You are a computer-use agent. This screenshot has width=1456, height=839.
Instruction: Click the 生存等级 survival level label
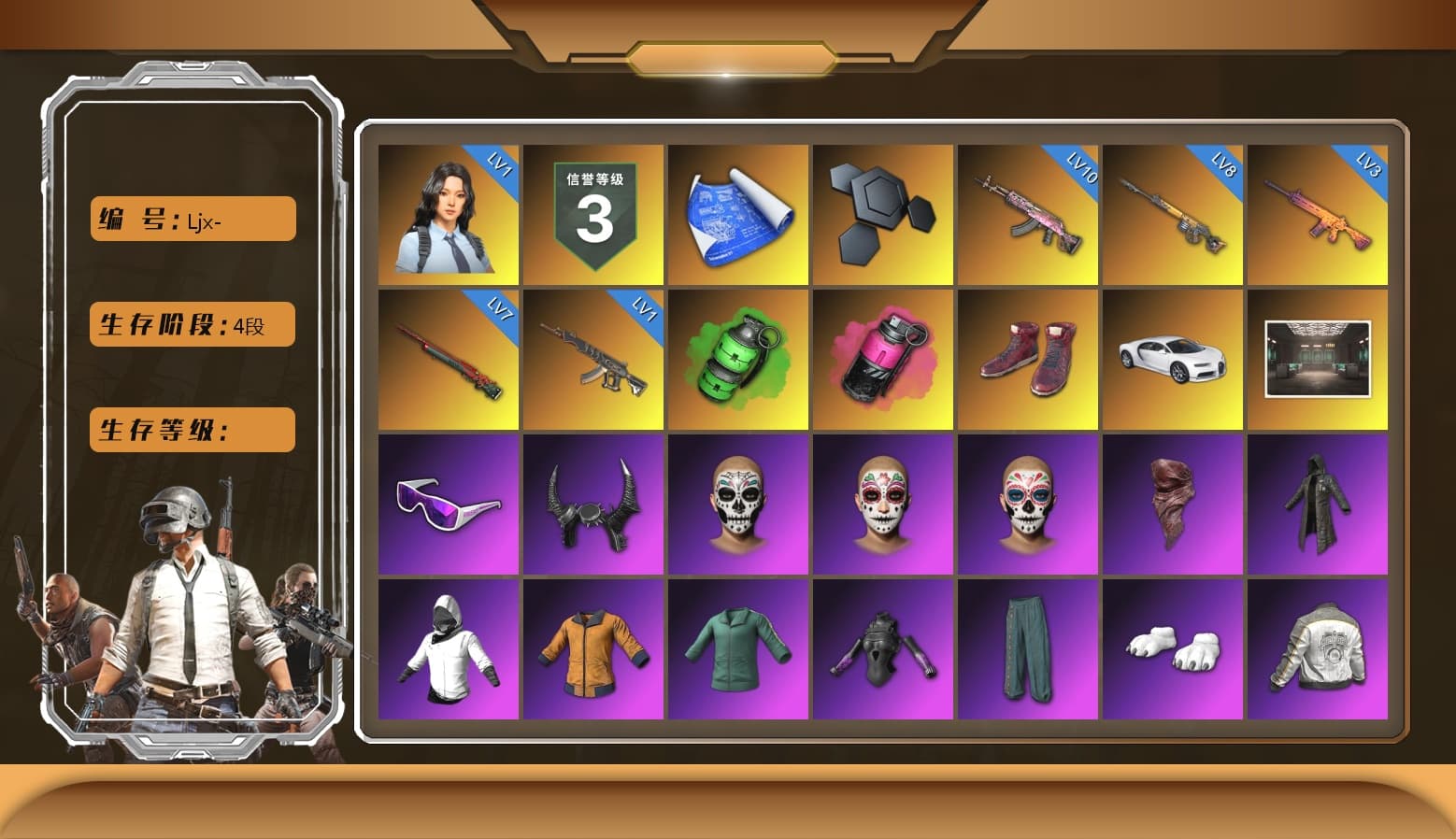click(192, 430)
